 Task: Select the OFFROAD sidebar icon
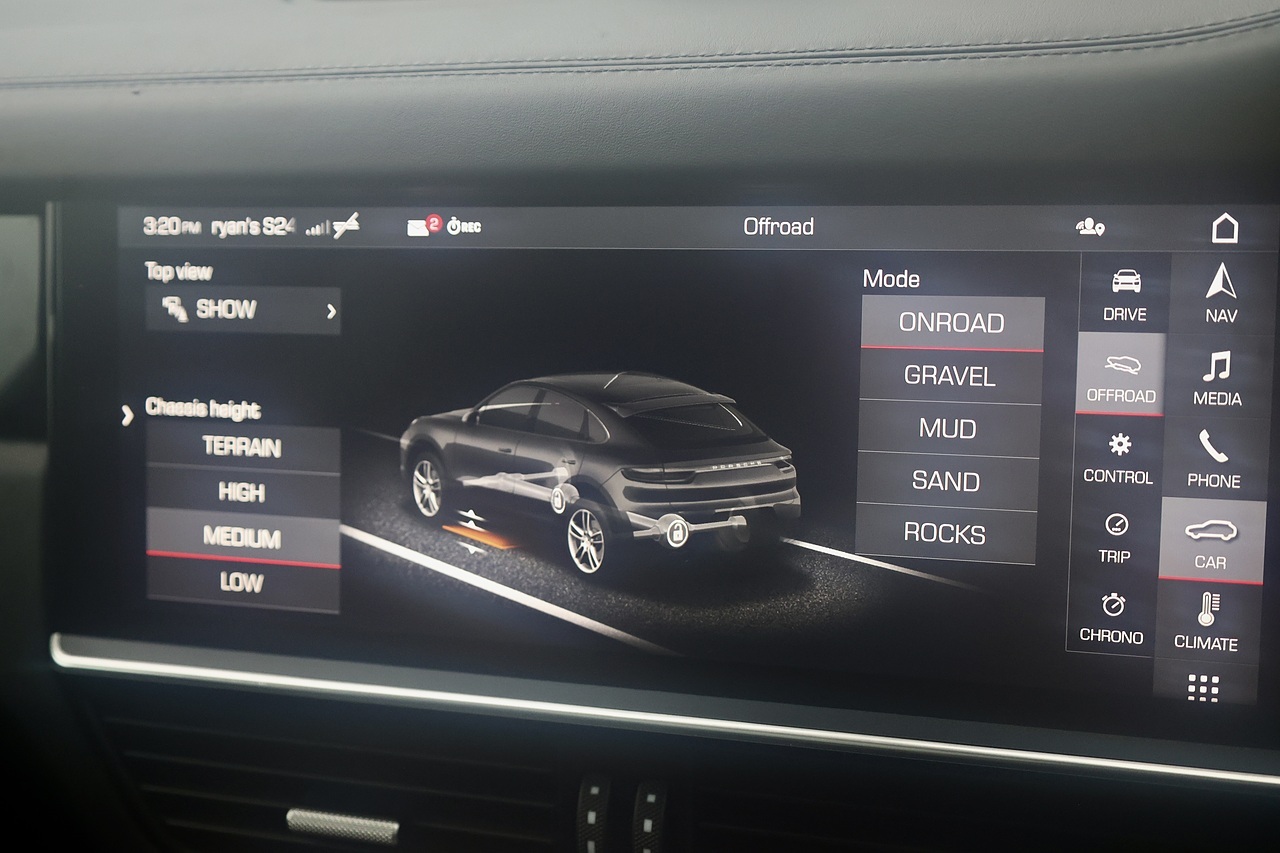[x=1119, y=379]
